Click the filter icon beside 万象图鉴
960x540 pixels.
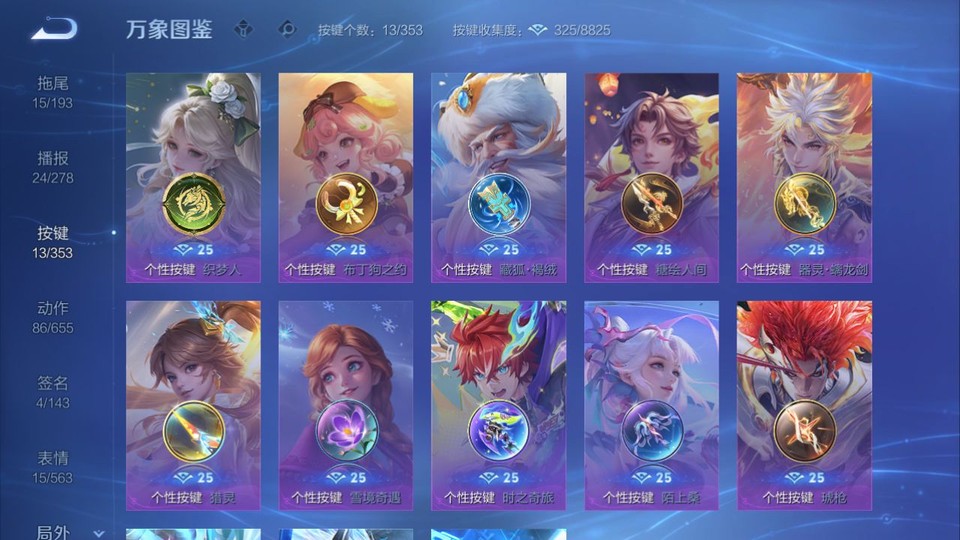point(243,29)
